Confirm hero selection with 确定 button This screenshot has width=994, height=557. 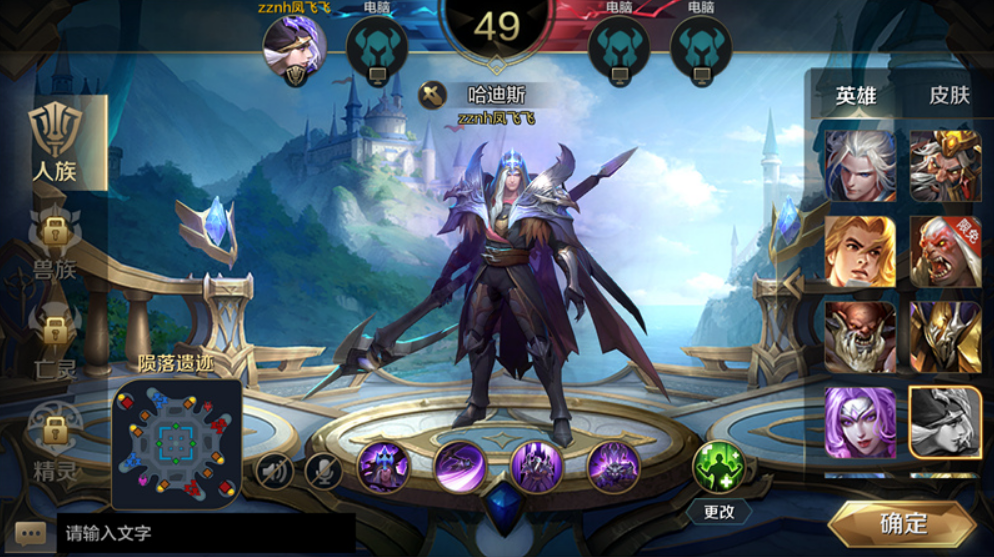(x=902, y=524)
